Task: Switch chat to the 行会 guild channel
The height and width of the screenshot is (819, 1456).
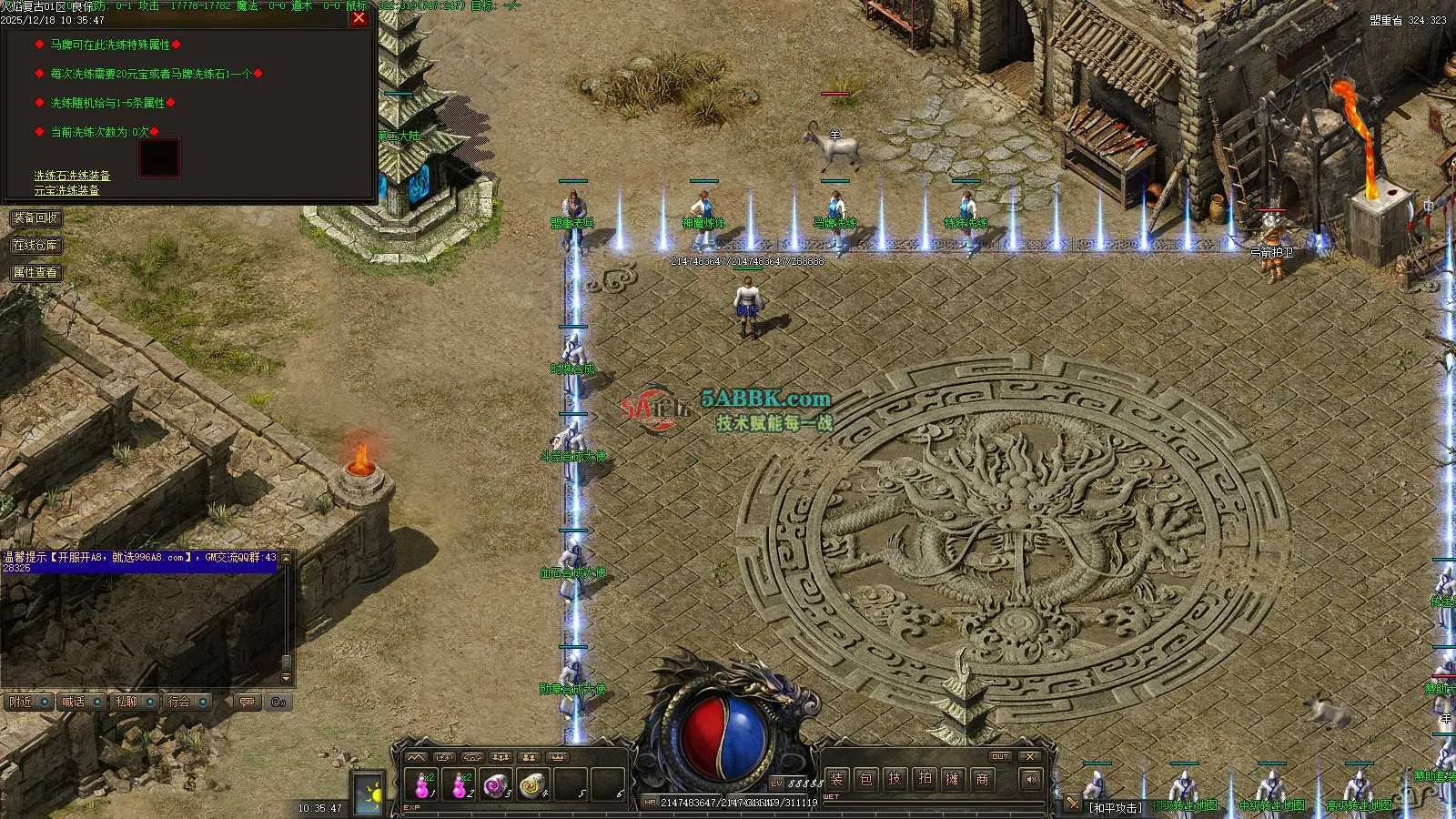Action: [179, 702]
